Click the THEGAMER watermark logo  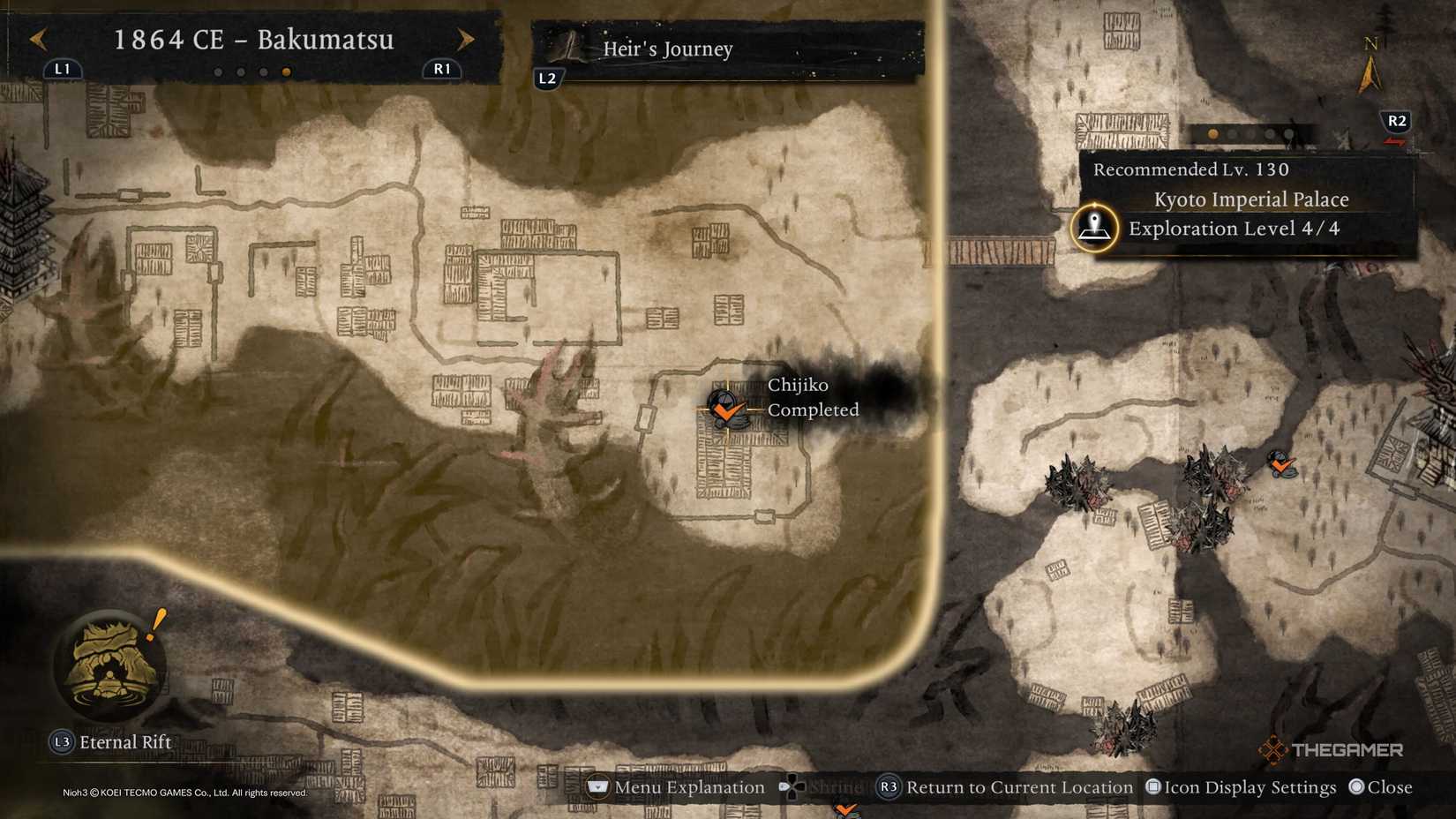[x=1328, y=750]
